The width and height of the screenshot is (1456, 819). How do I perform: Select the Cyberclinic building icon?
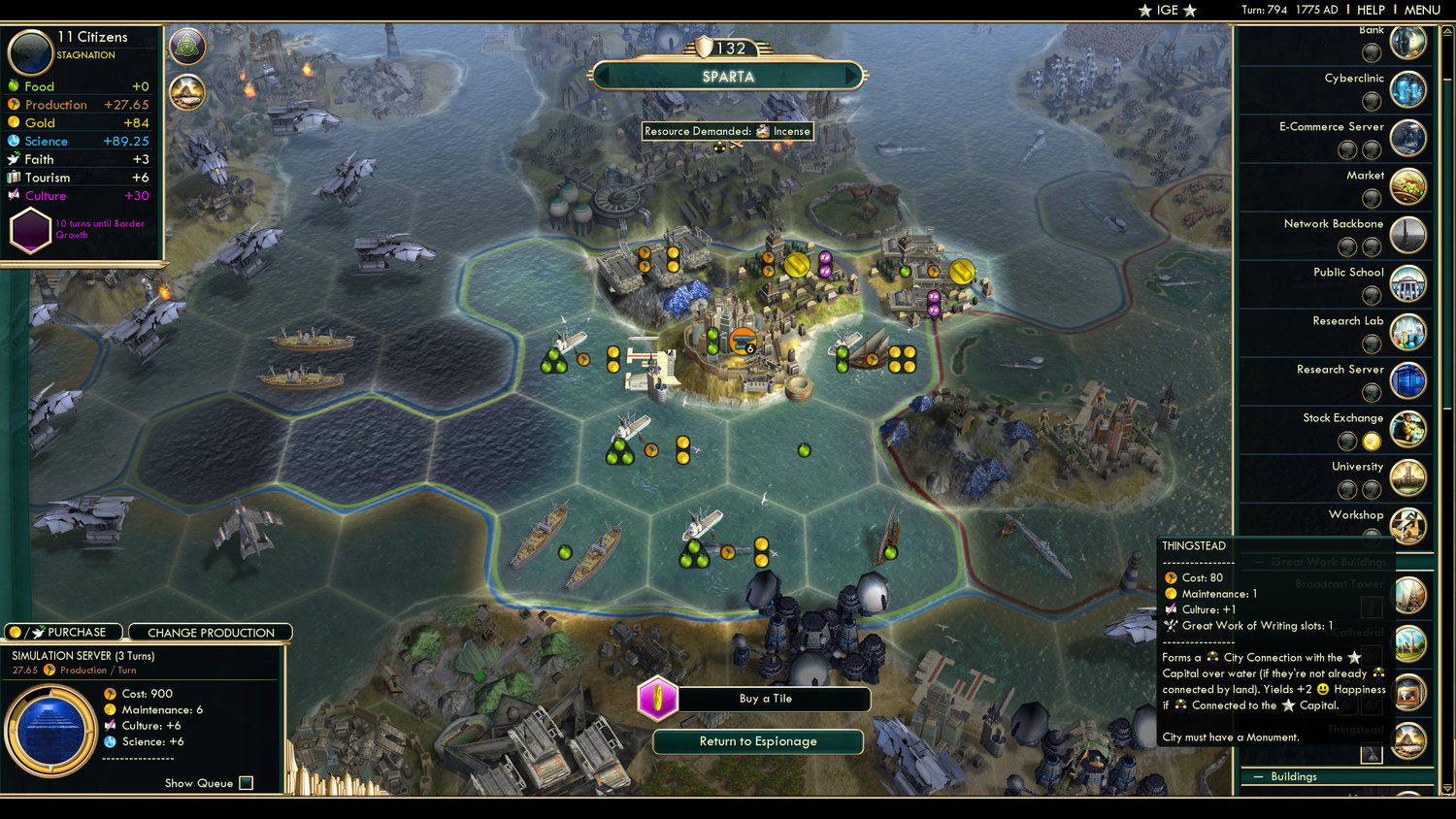(1408, 89)
